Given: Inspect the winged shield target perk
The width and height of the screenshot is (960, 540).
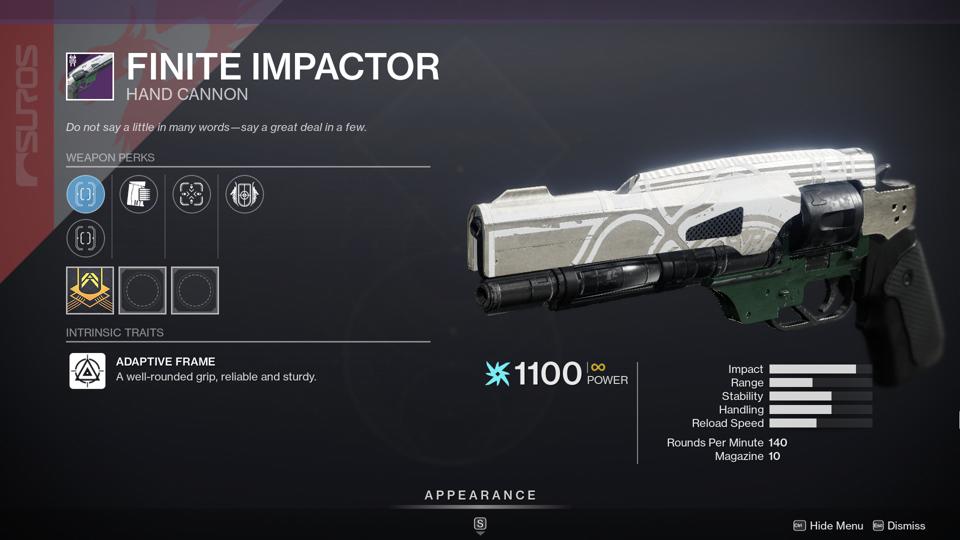Looking at the screenshot, I should [245, 194].
